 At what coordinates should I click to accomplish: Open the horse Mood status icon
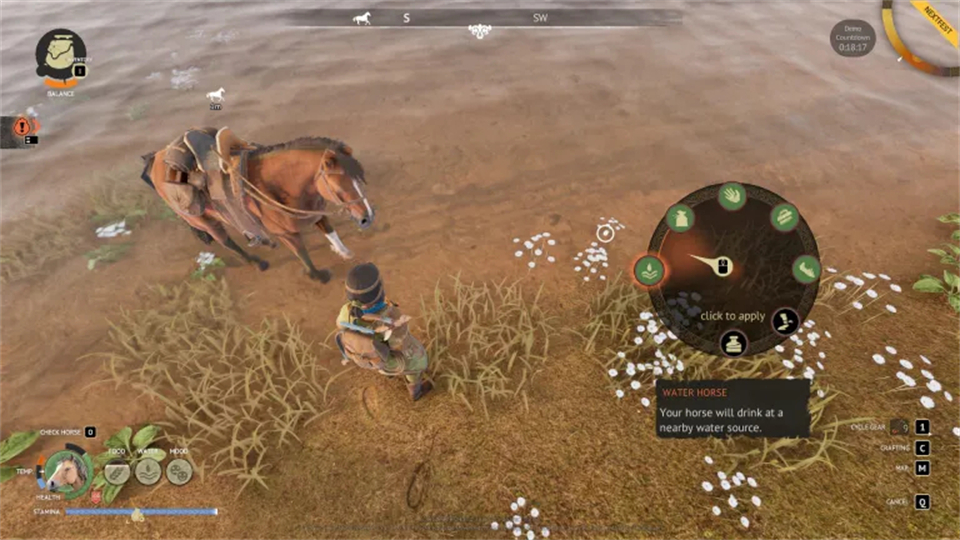point(180,470)
